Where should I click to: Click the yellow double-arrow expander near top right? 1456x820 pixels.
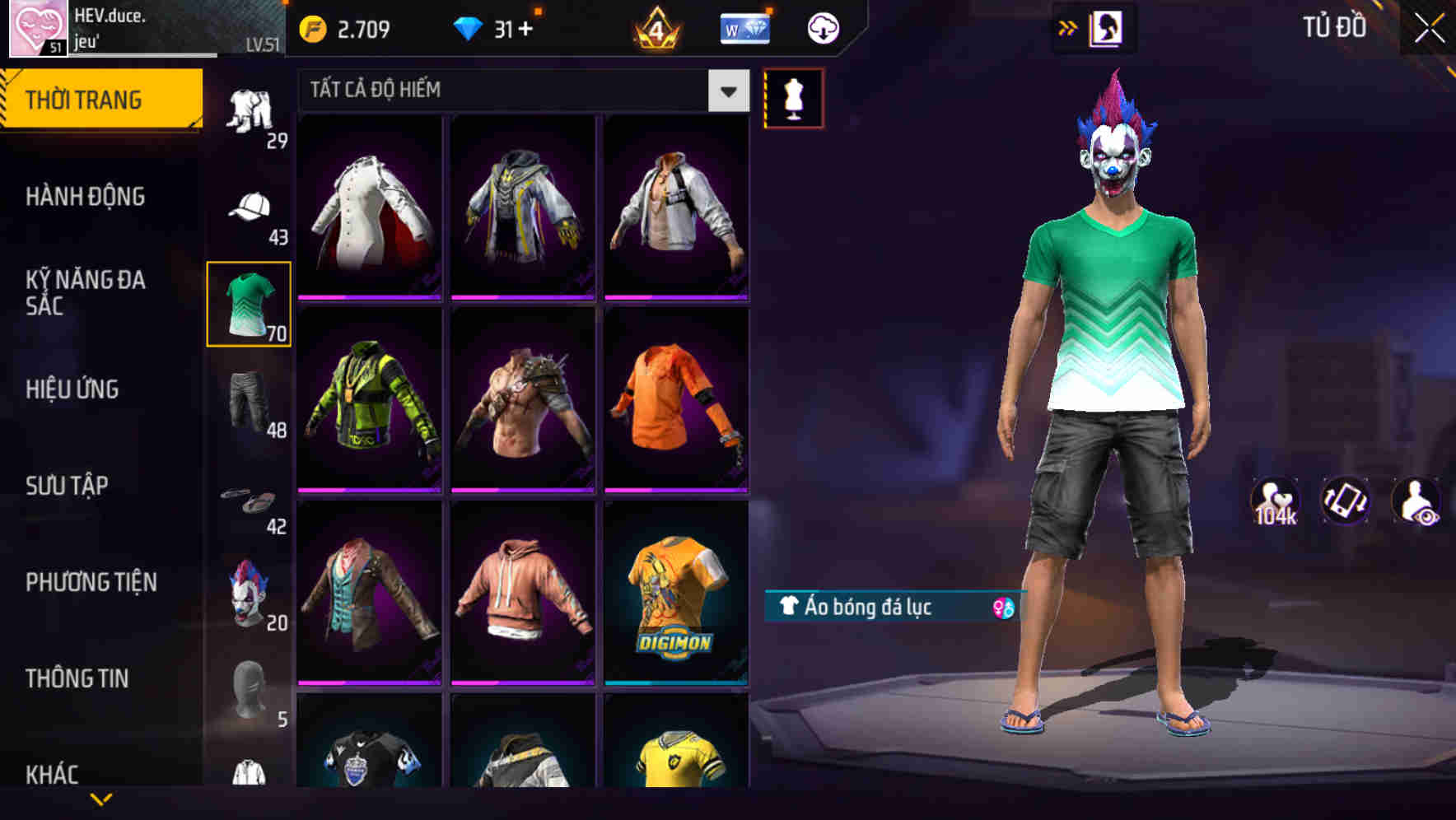pyautogui.click(x=1066, y=27)
